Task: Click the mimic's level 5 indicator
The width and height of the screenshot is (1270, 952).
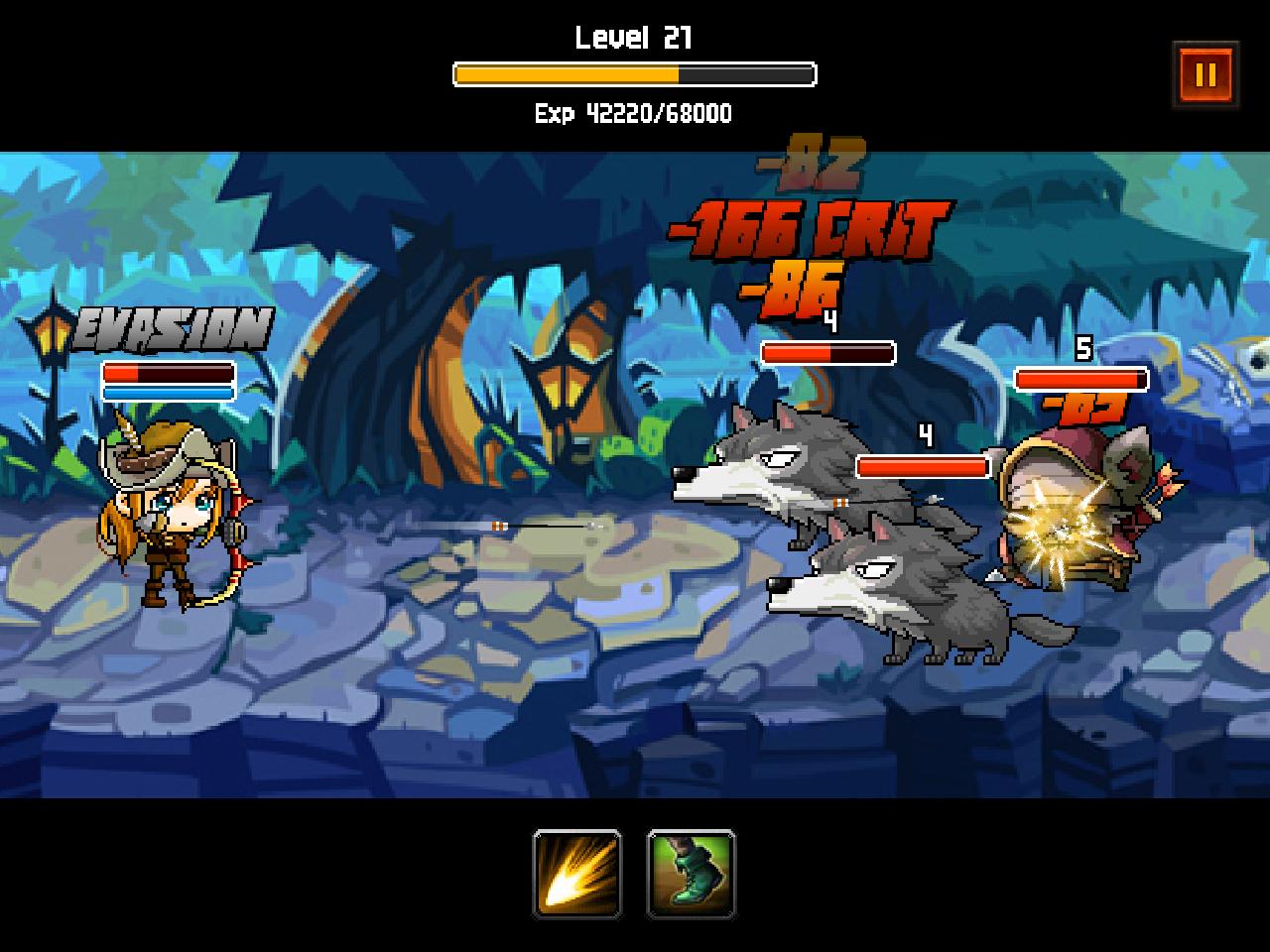Action: click(1085, 348)
